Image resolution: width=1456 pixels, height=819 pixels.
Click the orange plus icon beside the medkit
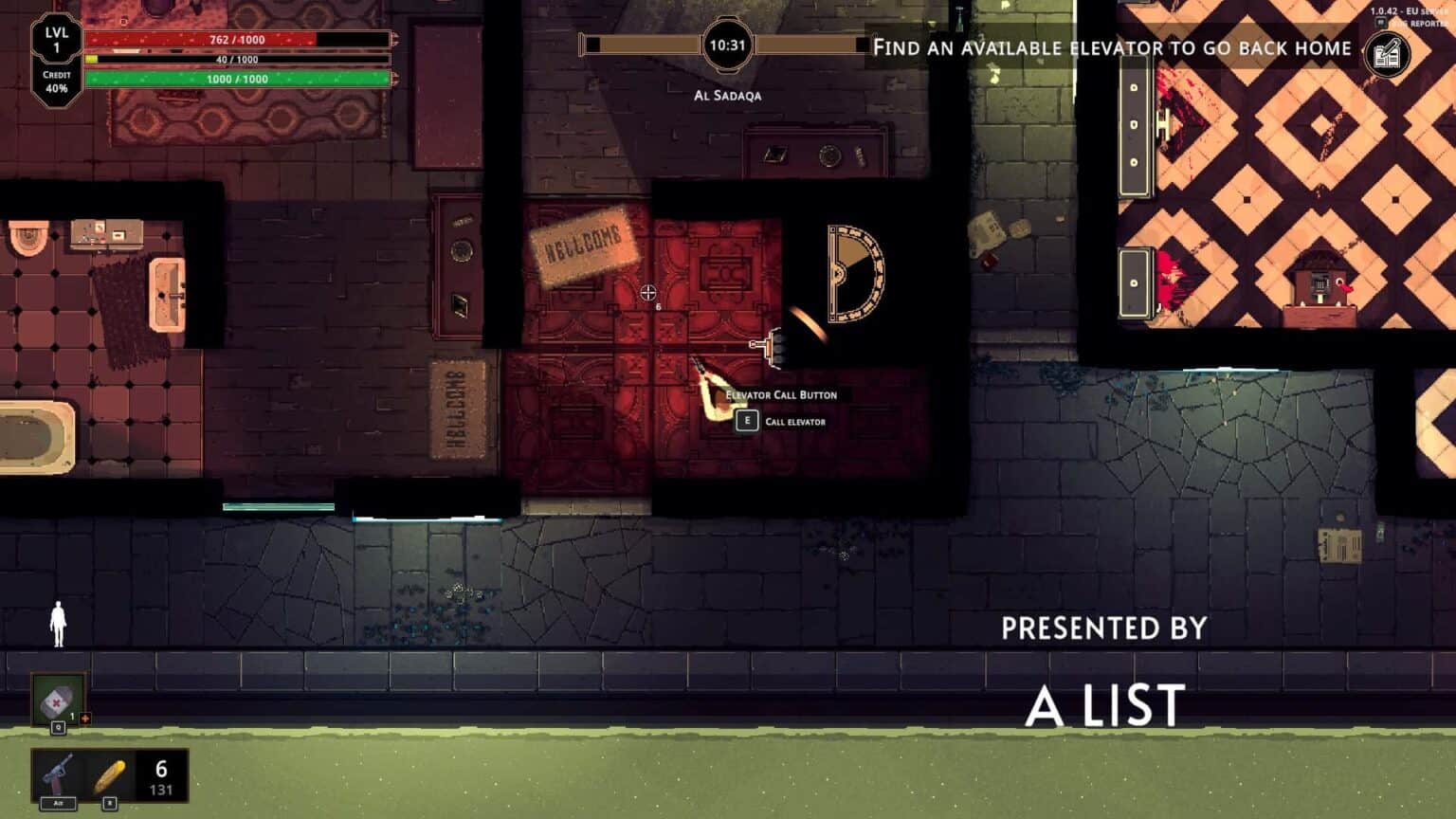[84, 719]
